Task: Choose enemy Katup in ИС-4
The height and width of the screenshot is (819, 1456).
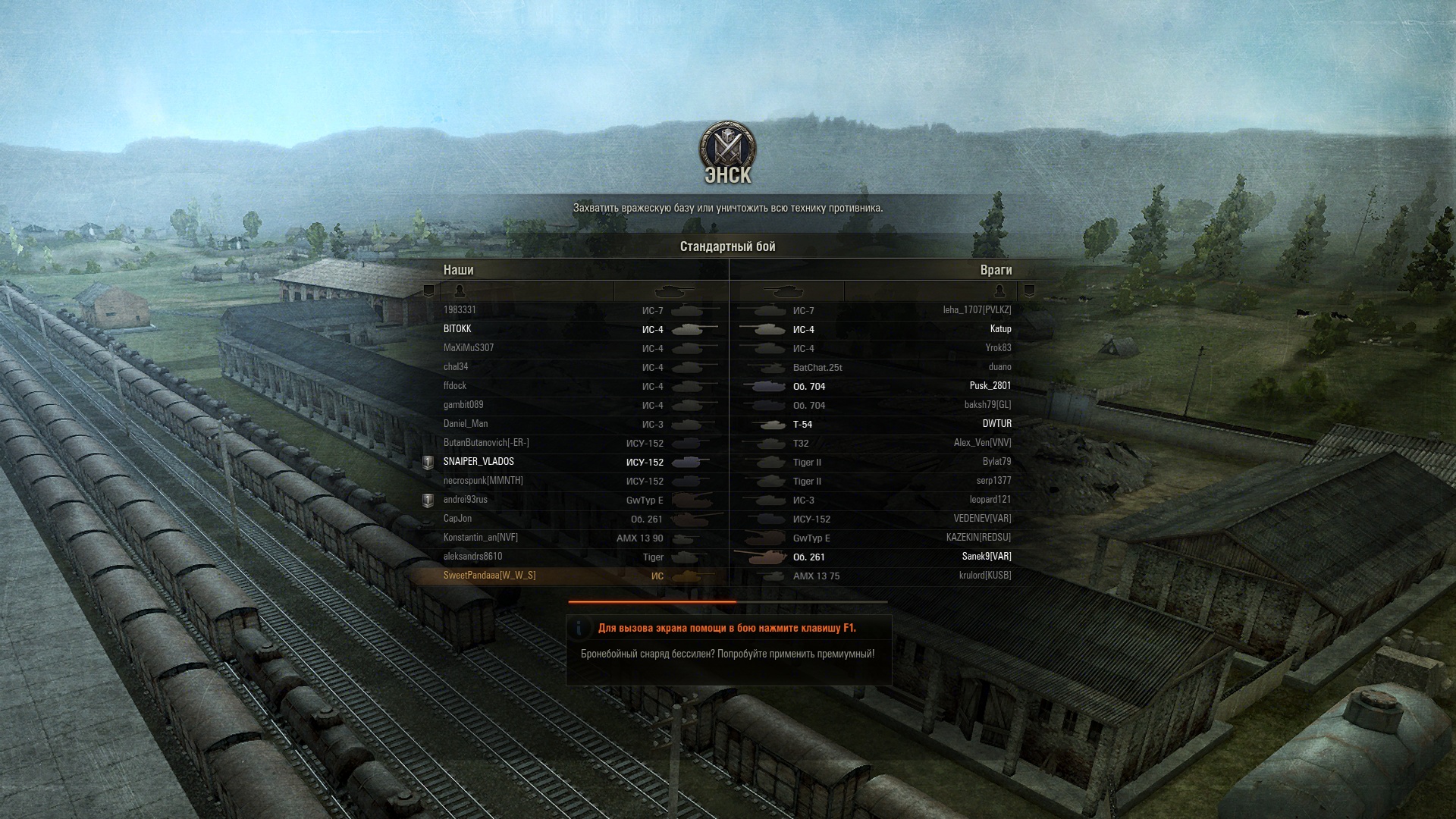Action: [1000, 329]
